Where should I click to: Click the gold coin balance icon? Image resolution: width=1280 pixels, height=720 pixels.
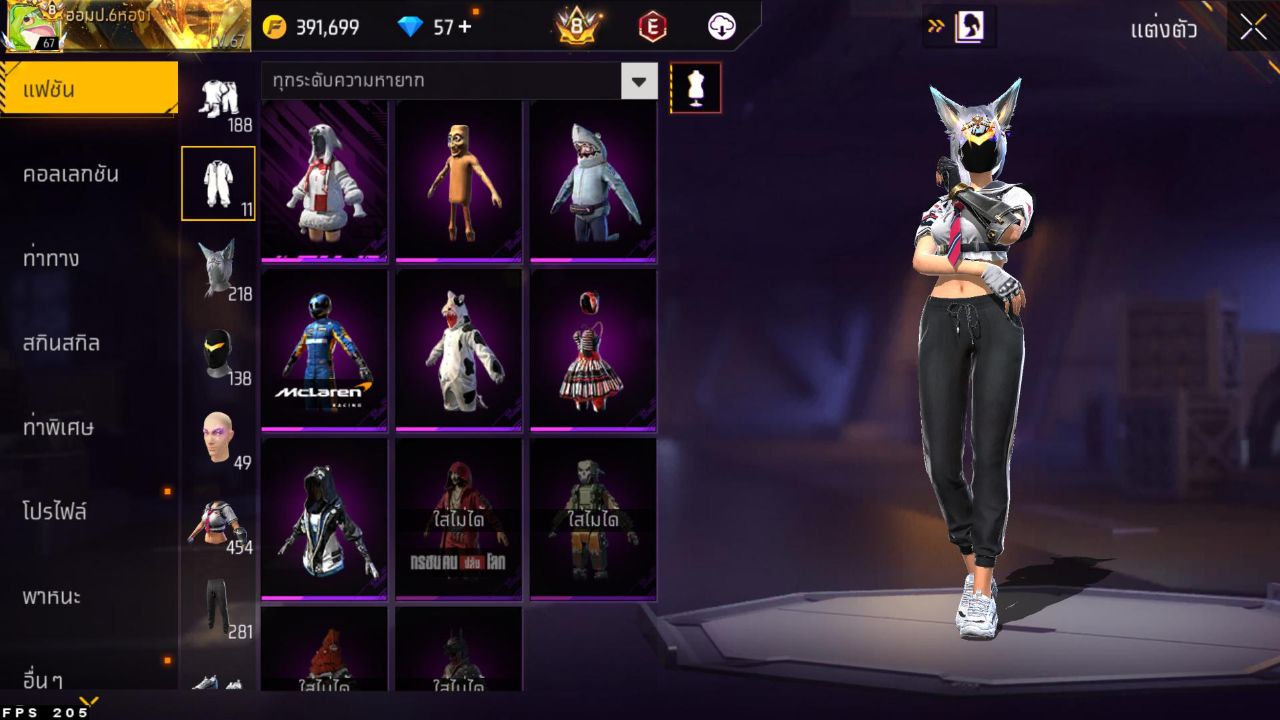coord(268,27)
